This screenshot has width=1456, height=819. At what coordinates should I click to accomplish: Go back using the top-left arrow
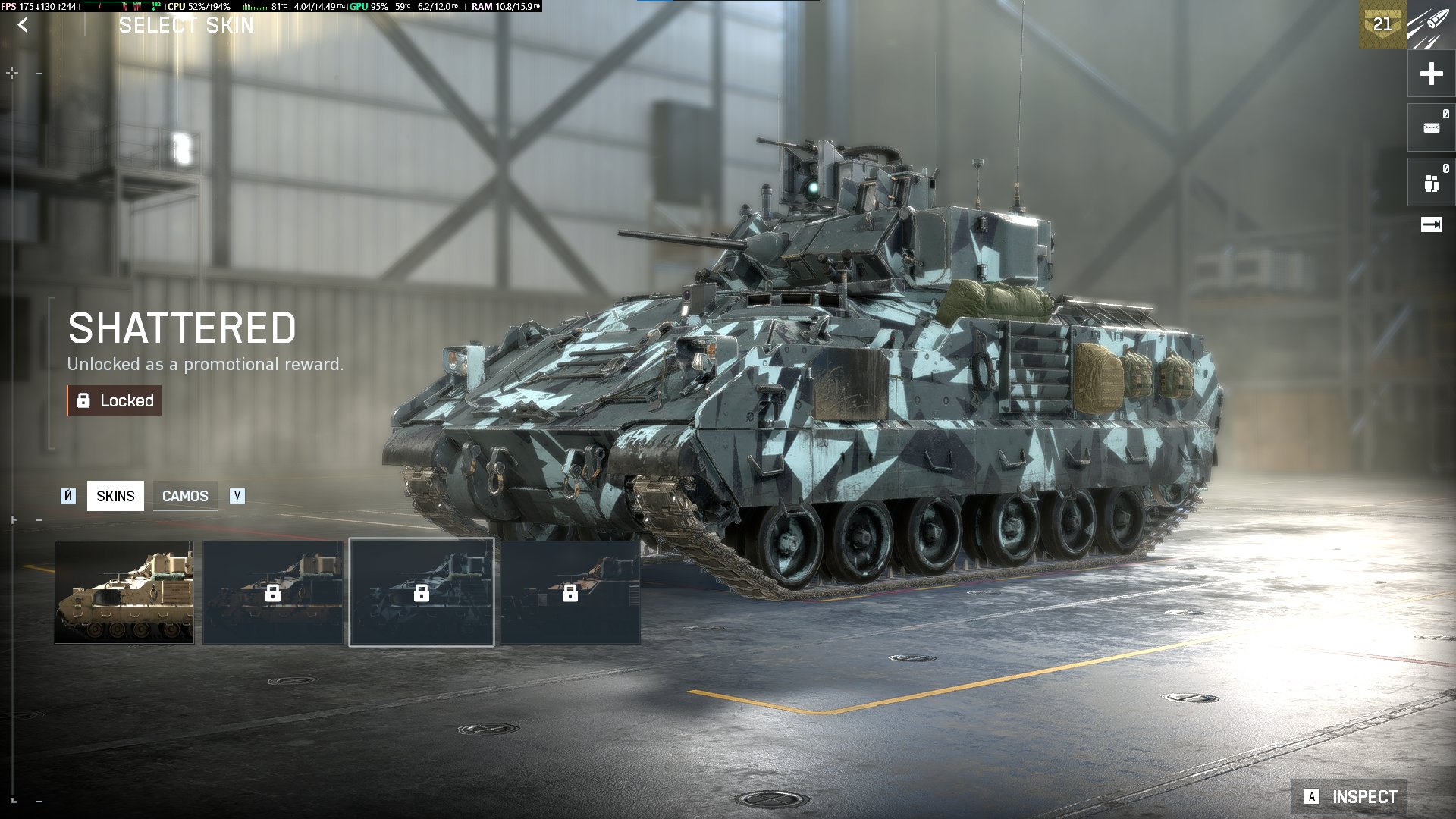coord(24,25)
